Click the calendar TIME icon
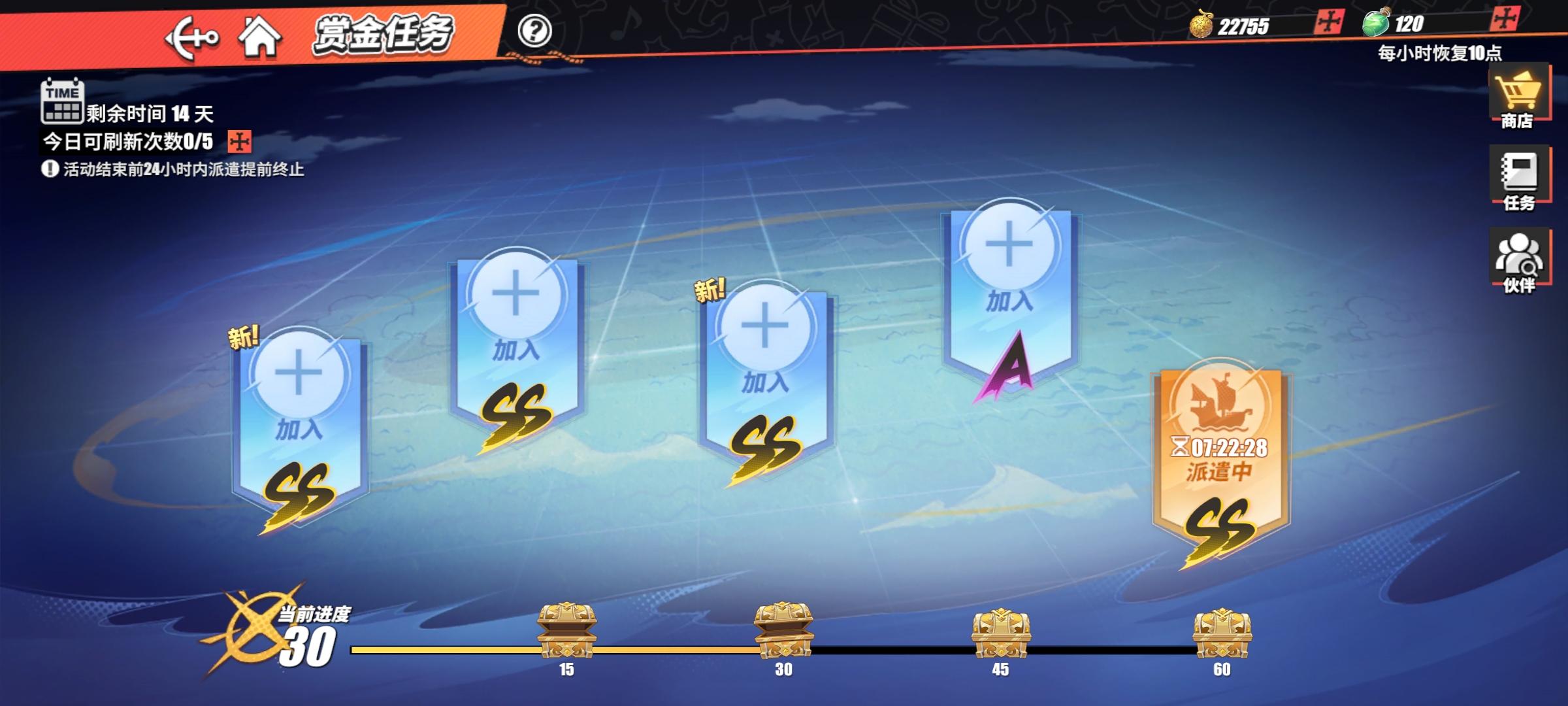The image size is (1568, 706). [61, 102]
